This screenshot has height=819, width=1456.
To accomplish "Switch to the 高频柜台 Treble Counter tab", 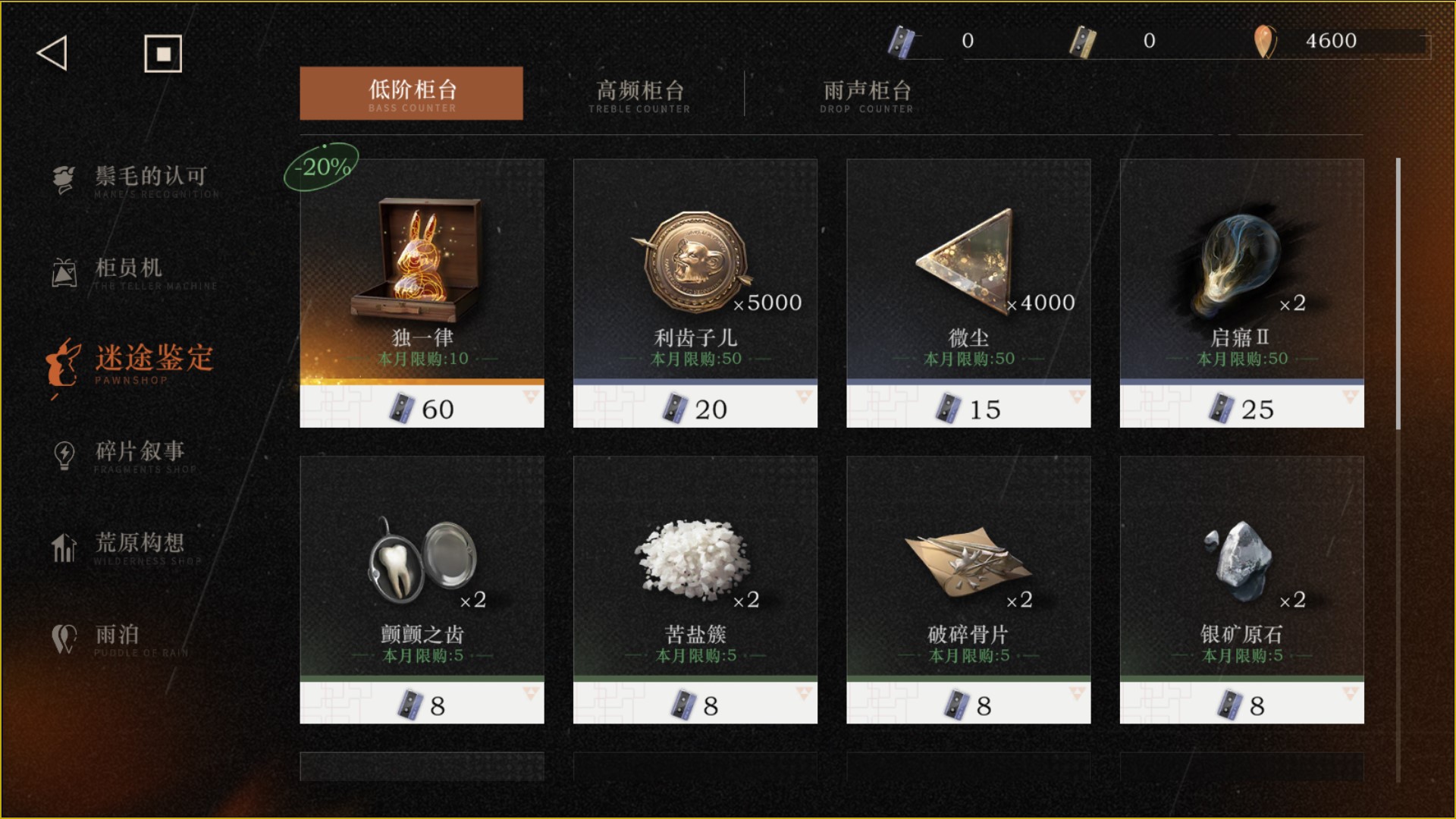I will 639,95.
